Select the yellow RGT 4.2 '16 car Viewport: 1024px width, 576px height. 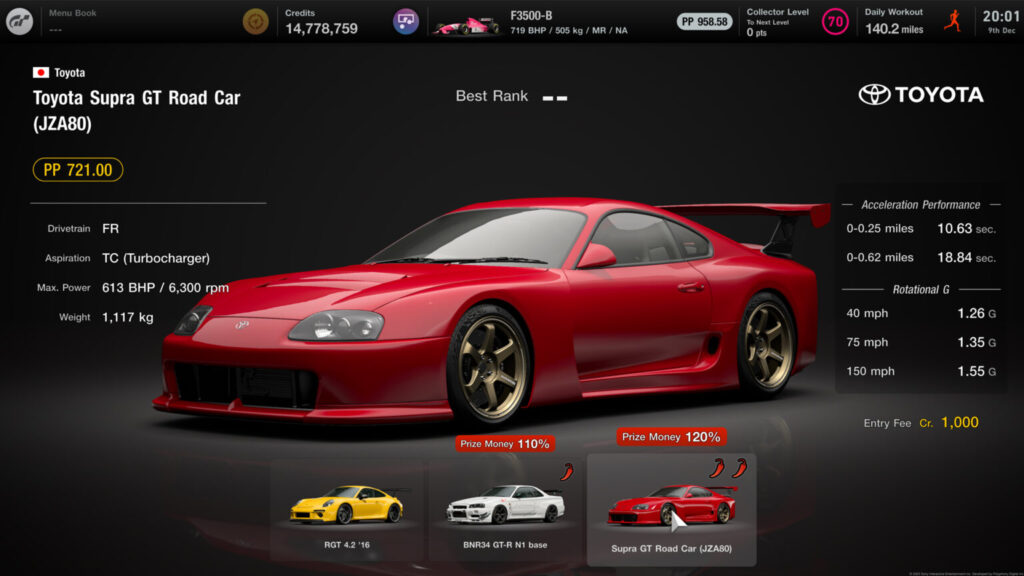pos(346,509)
